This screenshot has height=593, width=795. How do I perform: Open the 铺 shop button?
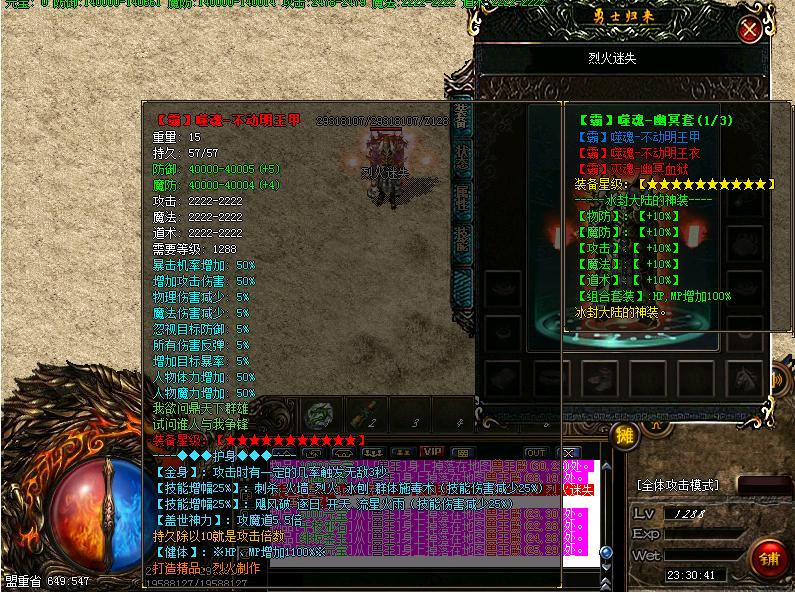point(769,555)
